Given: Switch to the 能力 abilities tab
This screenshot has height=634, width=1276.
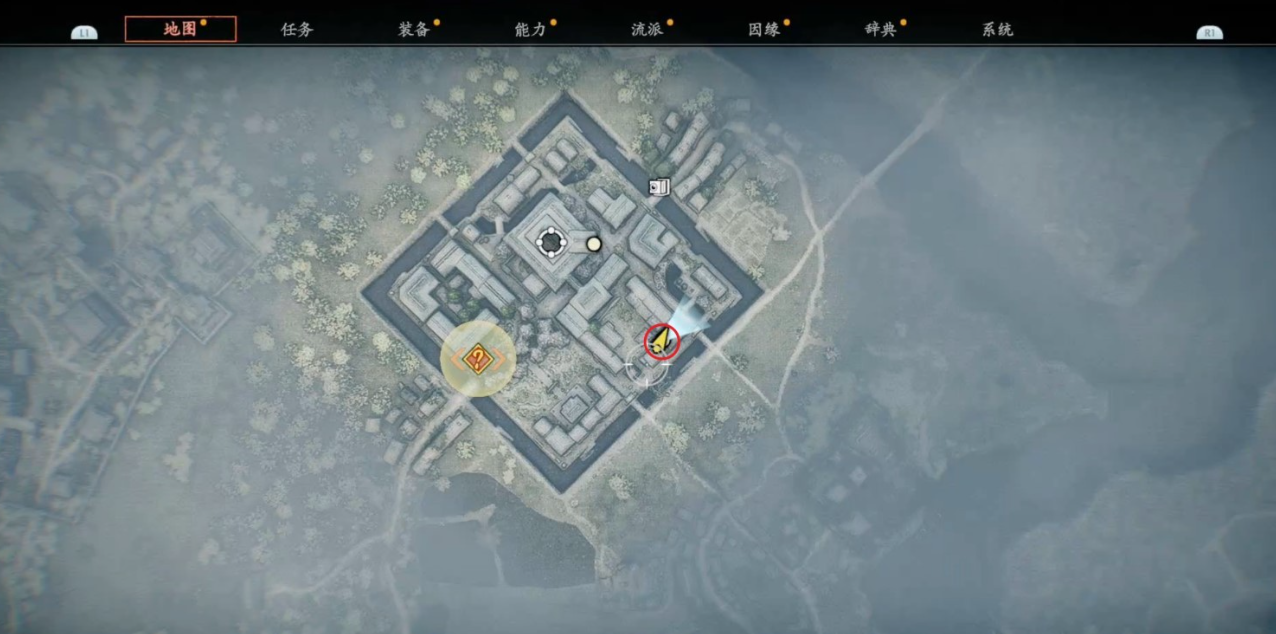Looking at the screenshot, I should [531, 29].
